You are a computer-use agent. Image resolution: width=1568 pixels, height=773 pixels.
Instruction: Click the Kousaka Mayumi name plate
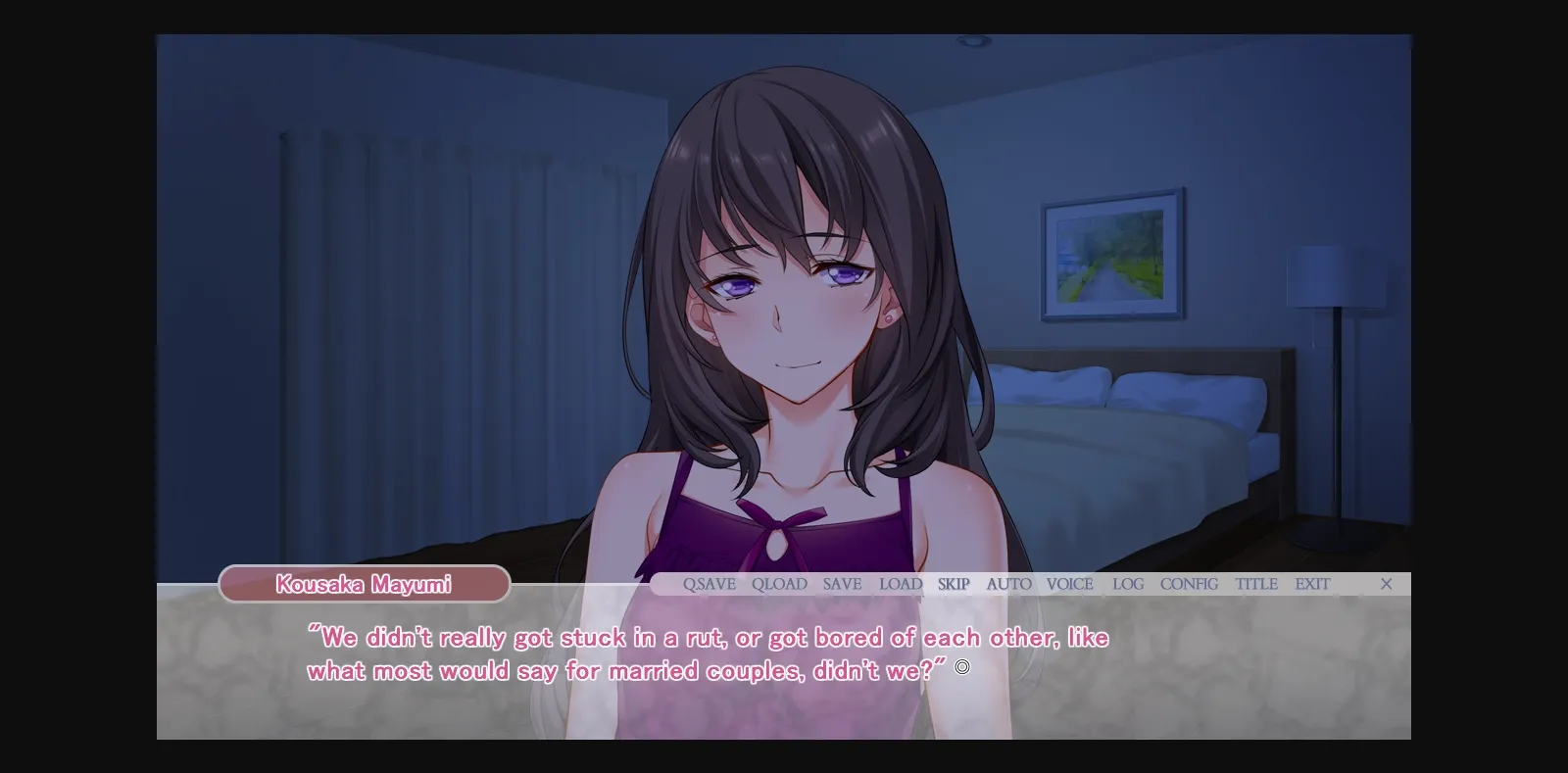[363, 585]
